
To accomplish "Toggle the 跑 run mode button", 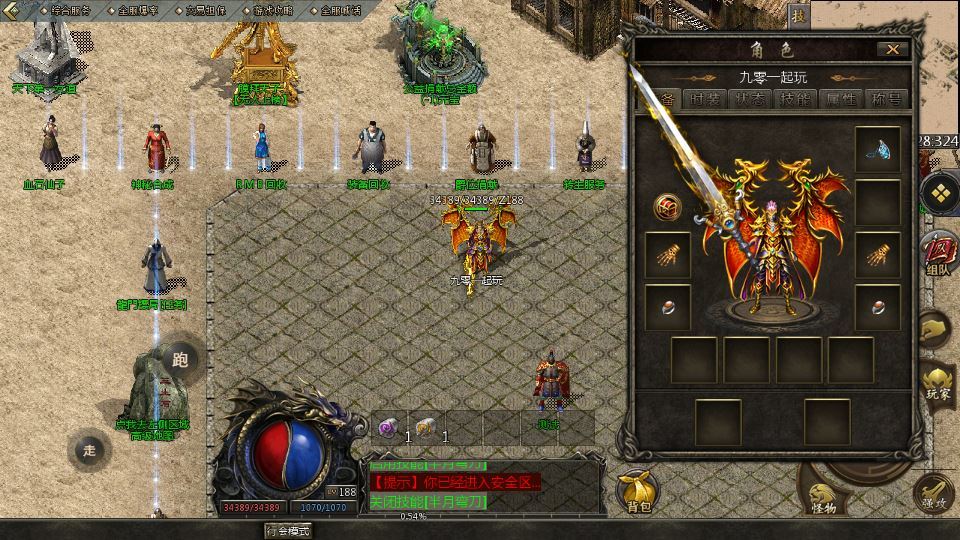I will point(180,360).
